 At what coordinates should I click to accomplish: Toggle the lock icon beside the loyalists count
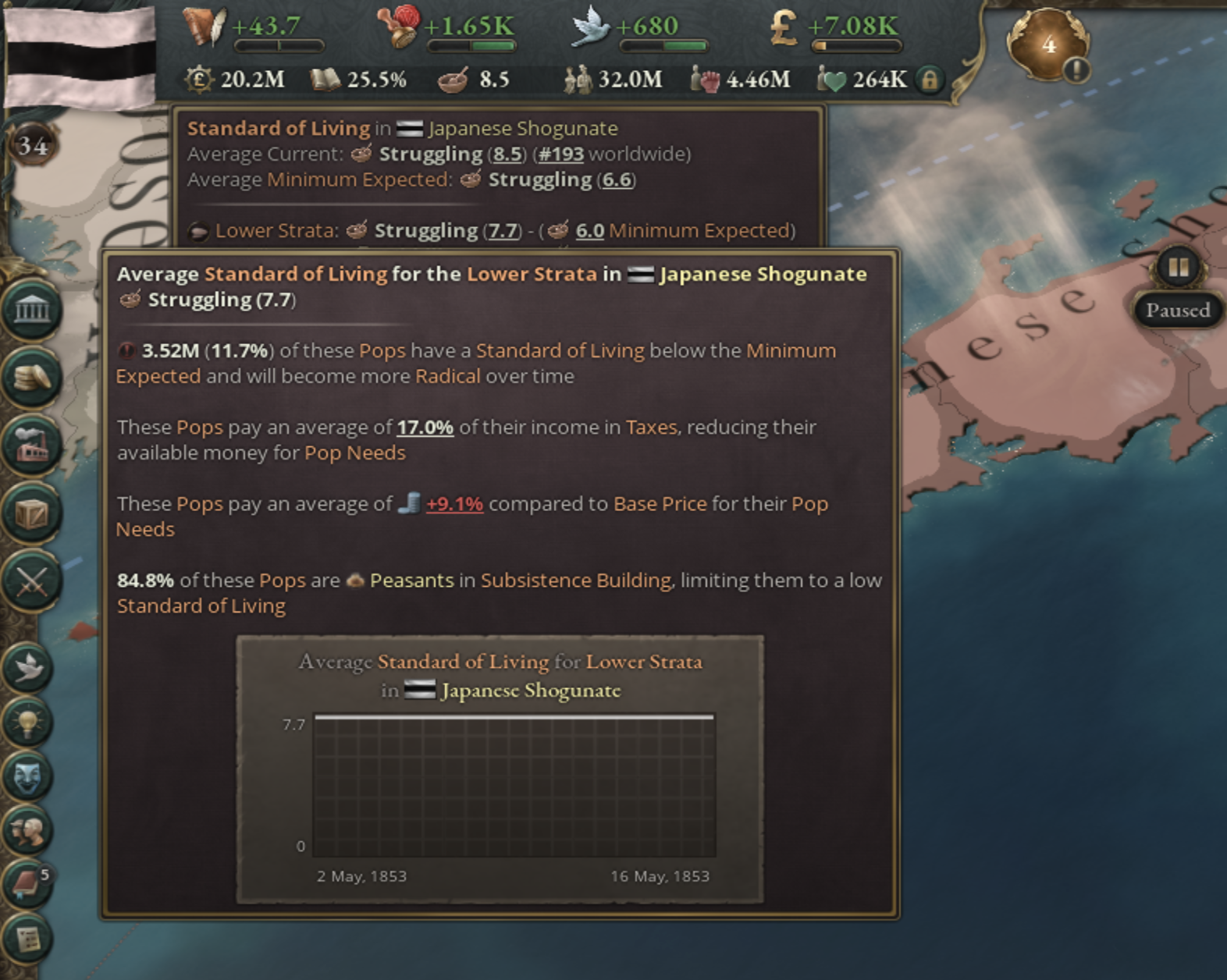(930, 80)
